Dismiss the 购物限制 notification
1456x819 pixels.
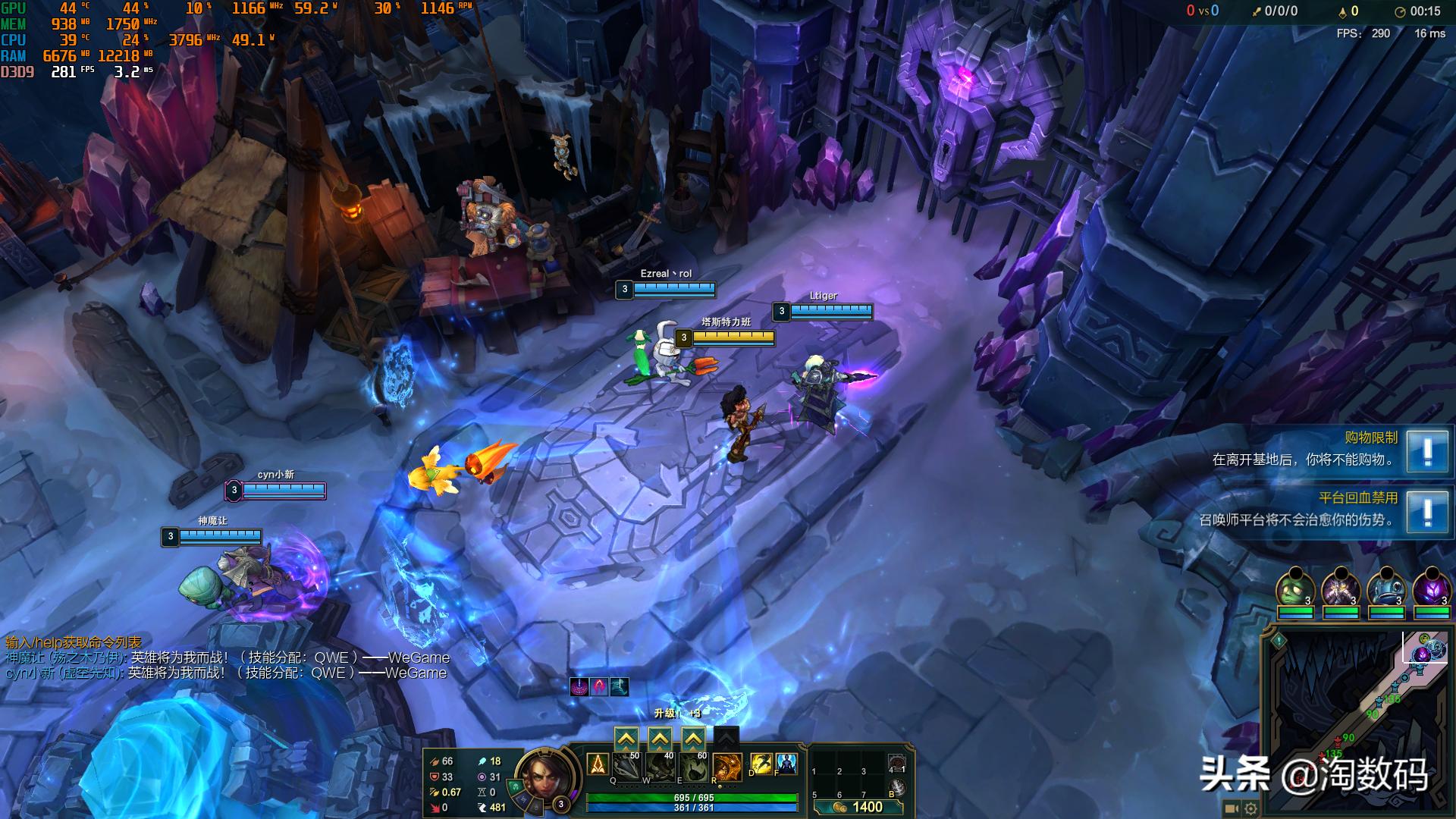1427,451
